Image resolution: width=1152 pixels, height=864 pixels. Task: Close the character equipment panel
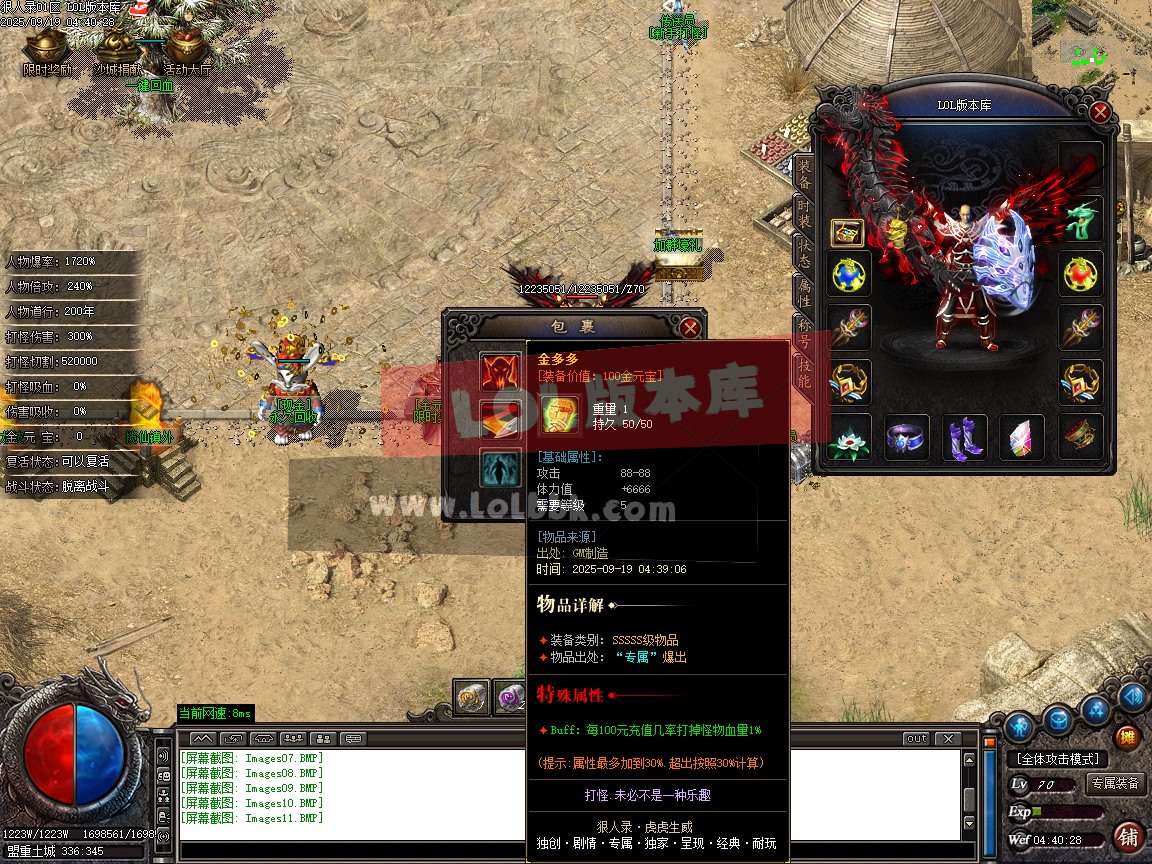pyautogui.click(x=1100, y=112)
